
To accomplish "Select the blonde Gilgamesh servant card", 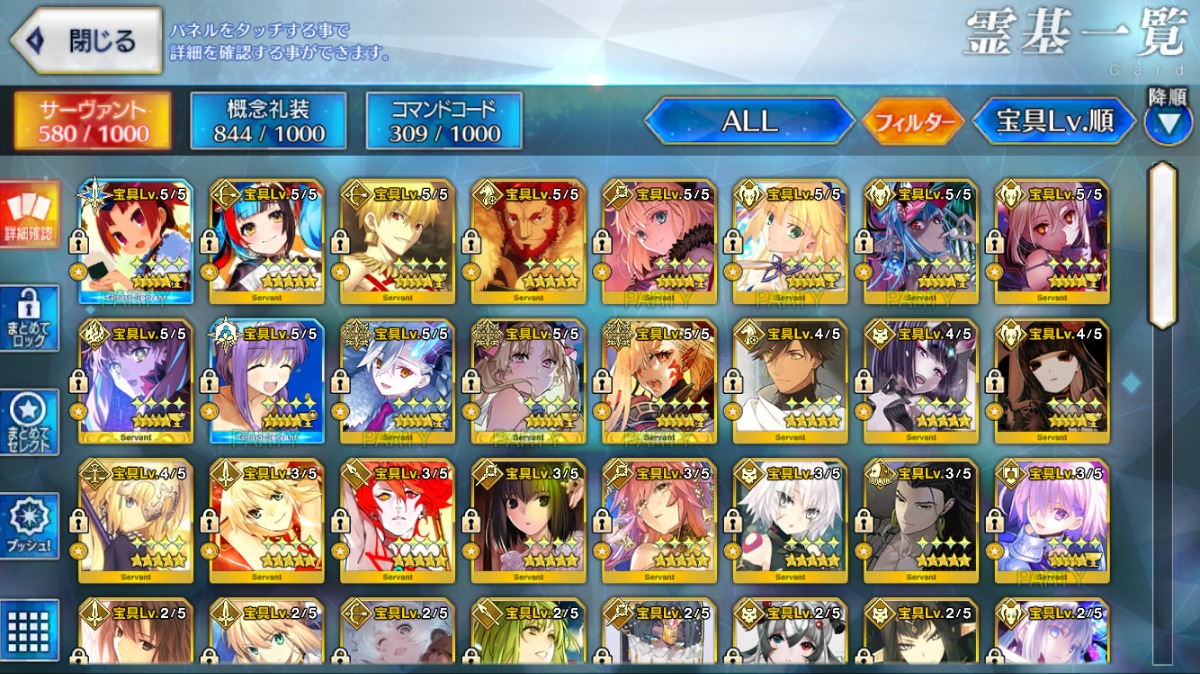I will tap(397, 242).
